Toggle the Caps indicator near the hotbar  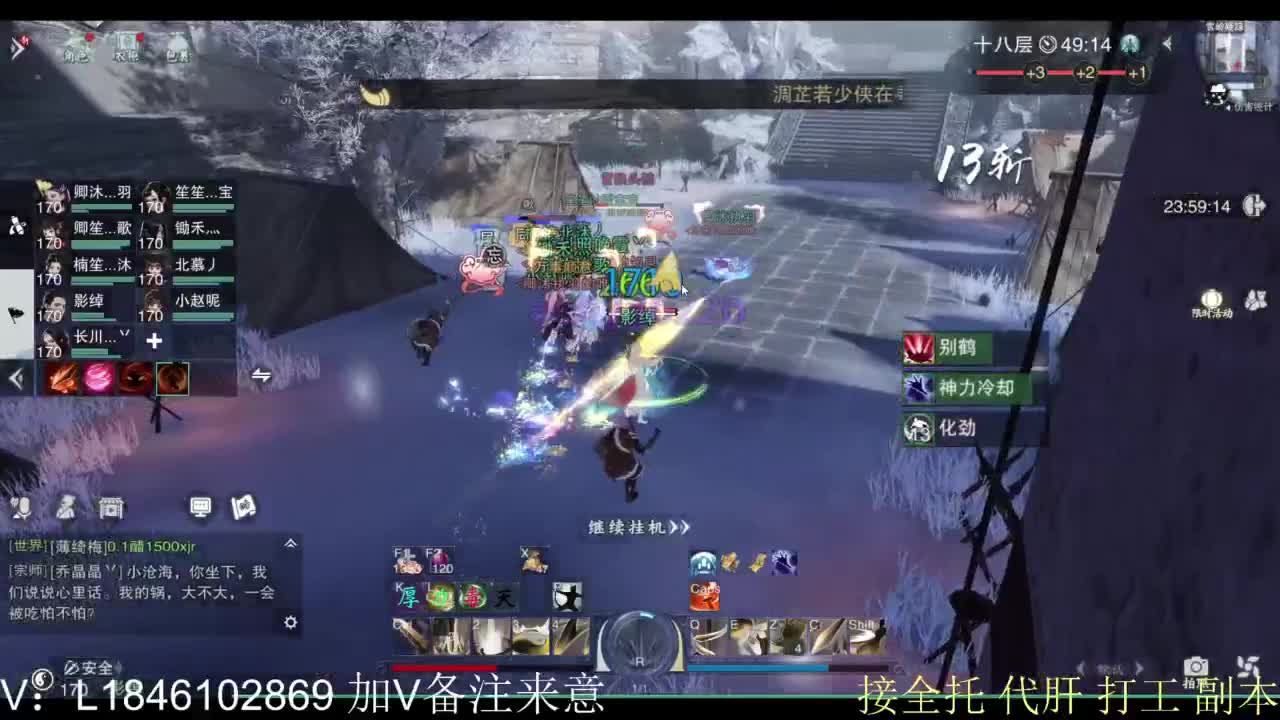click(x=707, y=591)
